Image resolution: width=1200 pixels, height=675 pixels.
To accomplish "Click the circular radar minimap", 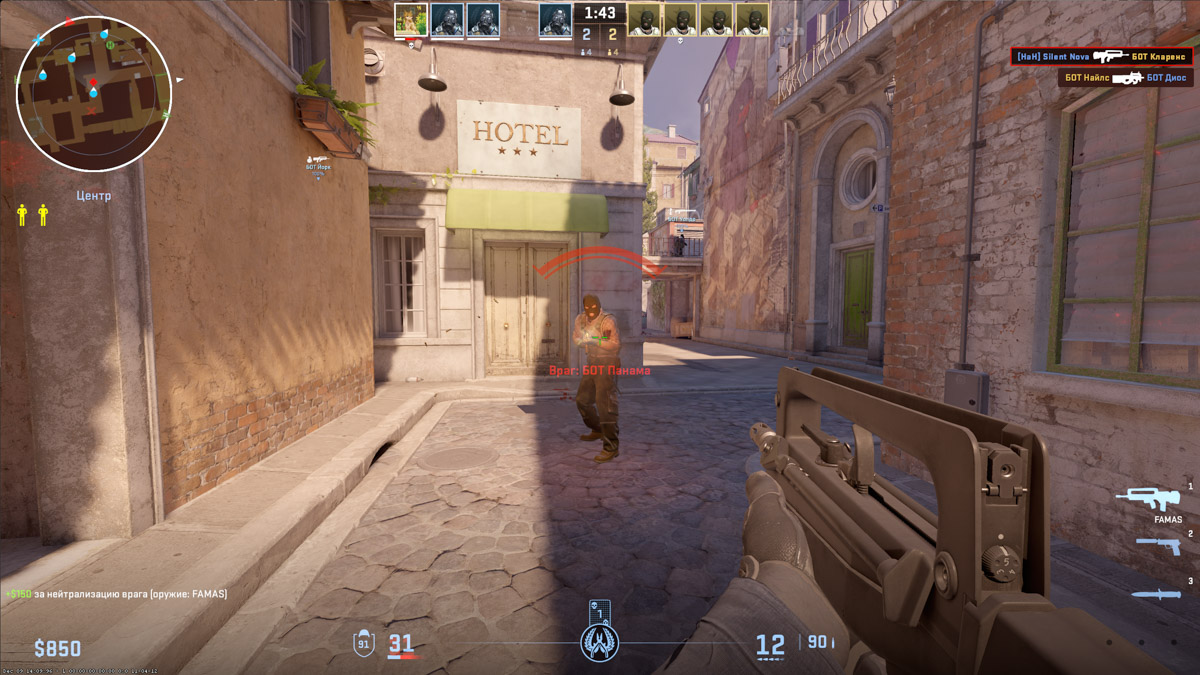I will 94,93.
